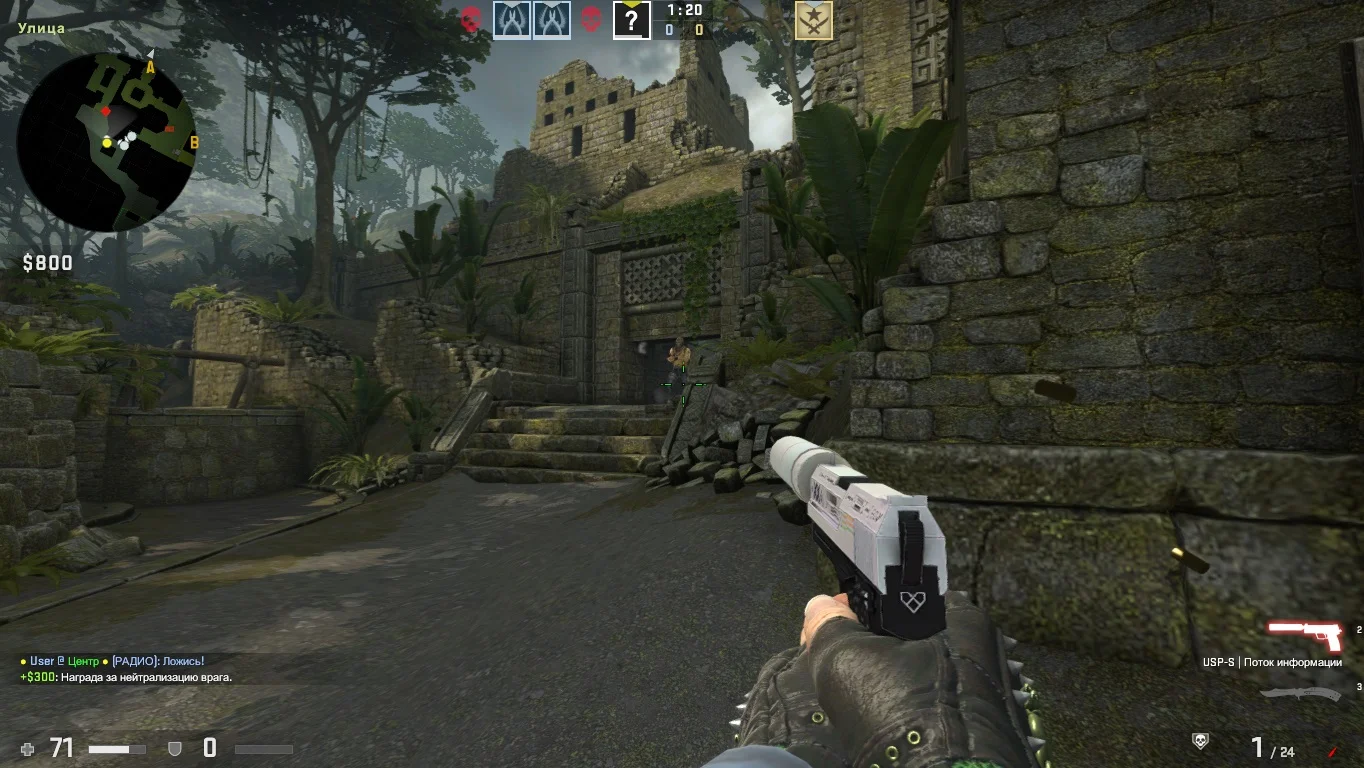This screenshot has height=768, width=1364.
Task: Switch to the knife weapon slot
Action: coord(1300,693)
